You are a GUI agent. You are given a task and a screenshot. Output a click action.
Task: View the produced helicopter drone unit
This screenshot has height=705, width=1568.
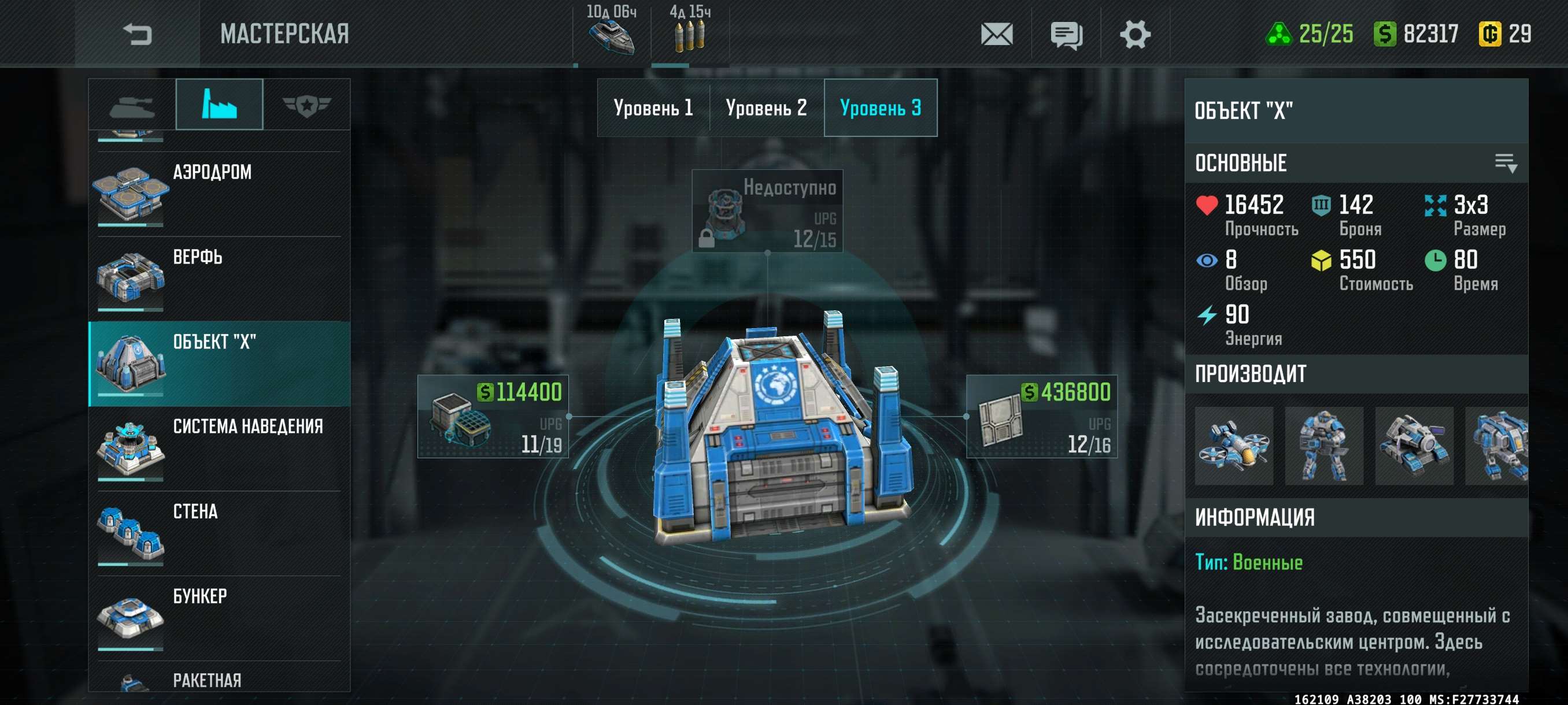point(1233,446)
